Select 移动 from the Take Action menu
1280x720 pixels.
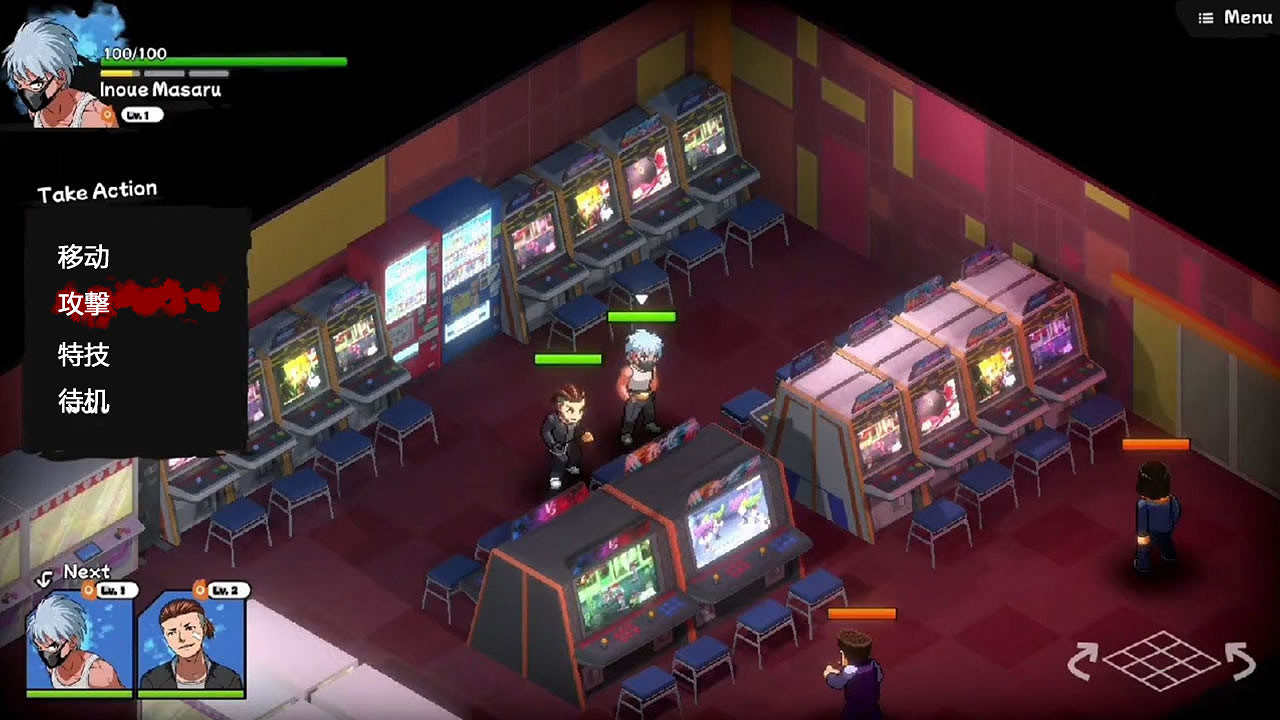pyautogui.click(x=82, y=258)
